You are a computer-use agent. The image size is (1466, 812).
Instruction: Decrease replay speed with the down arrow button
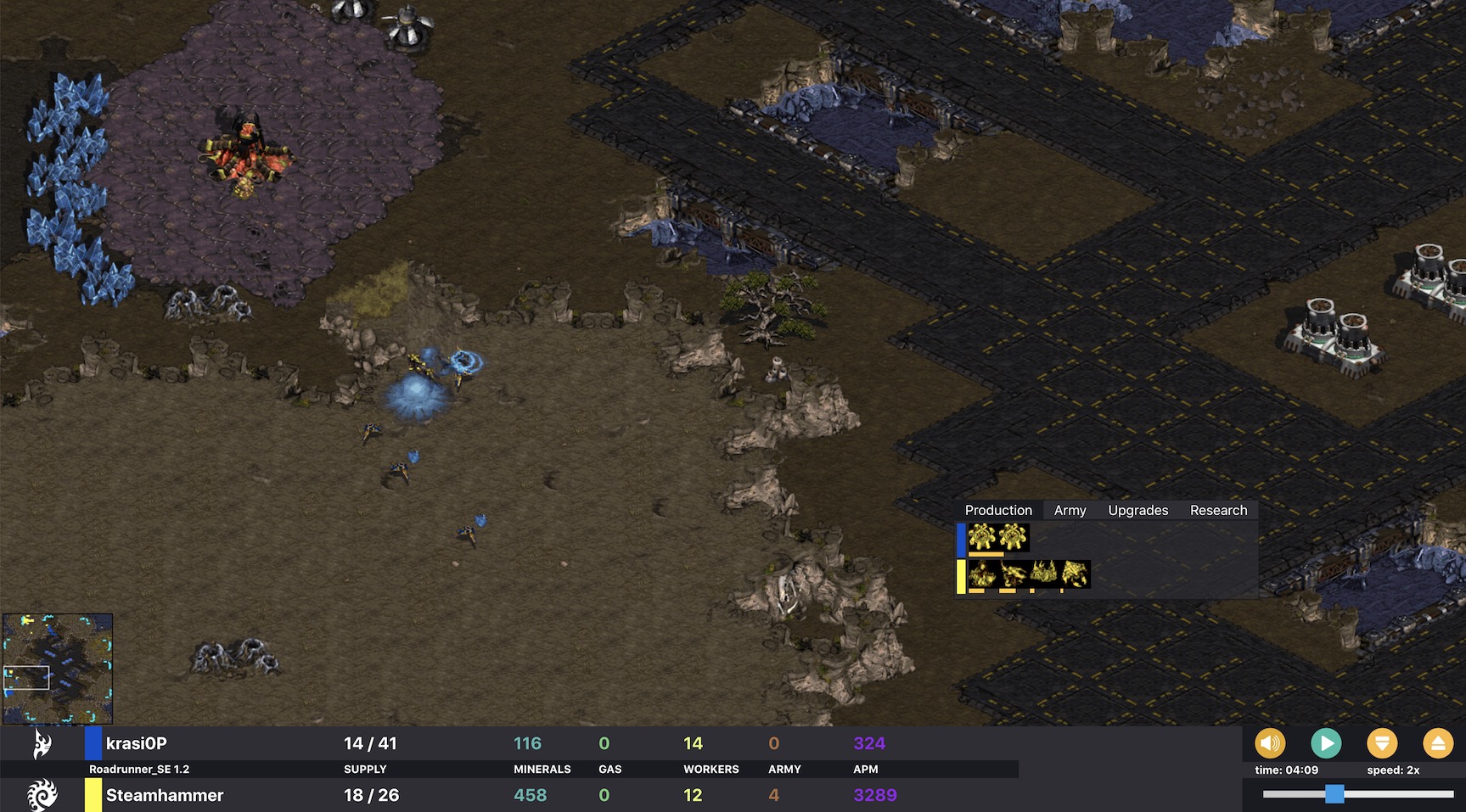[1381, 744]
